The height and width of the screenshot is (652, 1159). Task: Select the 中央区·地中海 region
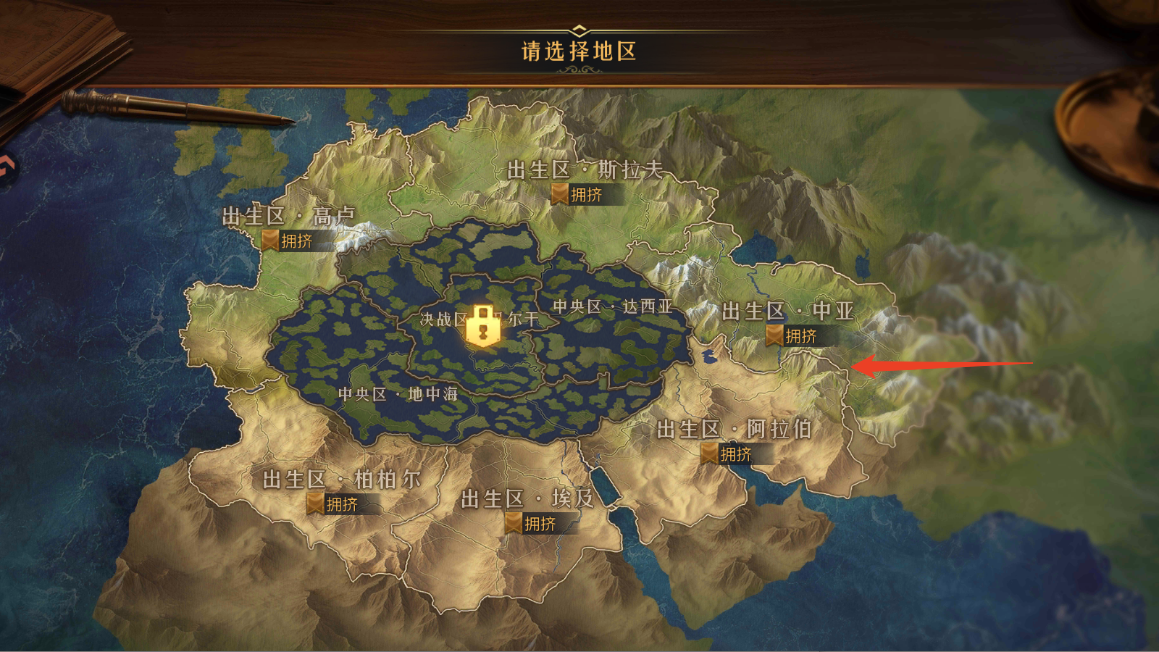[x=397, y=394]
